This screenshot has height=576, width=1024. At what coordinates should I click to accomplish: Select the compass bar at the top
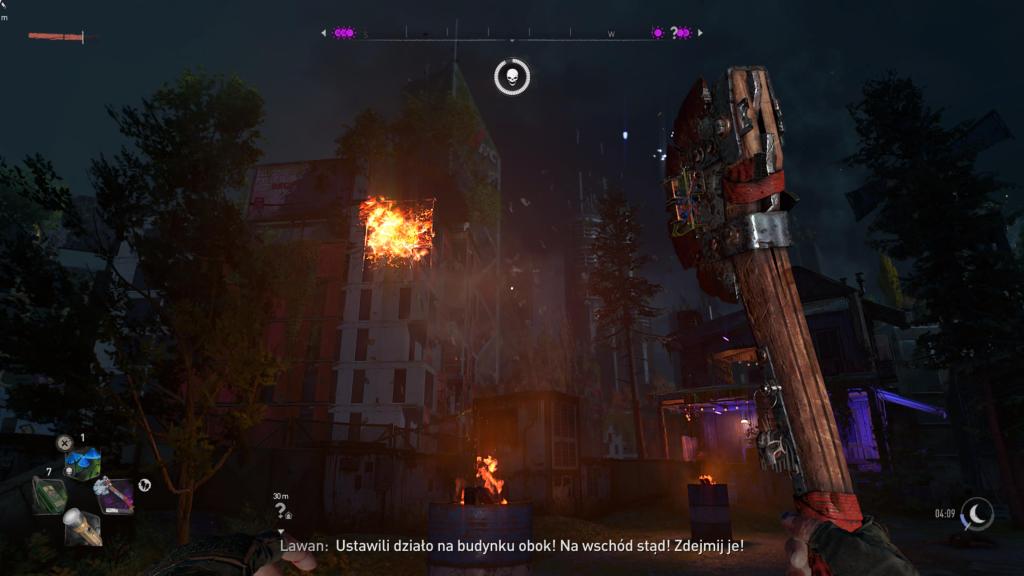(x=511, y=34)
